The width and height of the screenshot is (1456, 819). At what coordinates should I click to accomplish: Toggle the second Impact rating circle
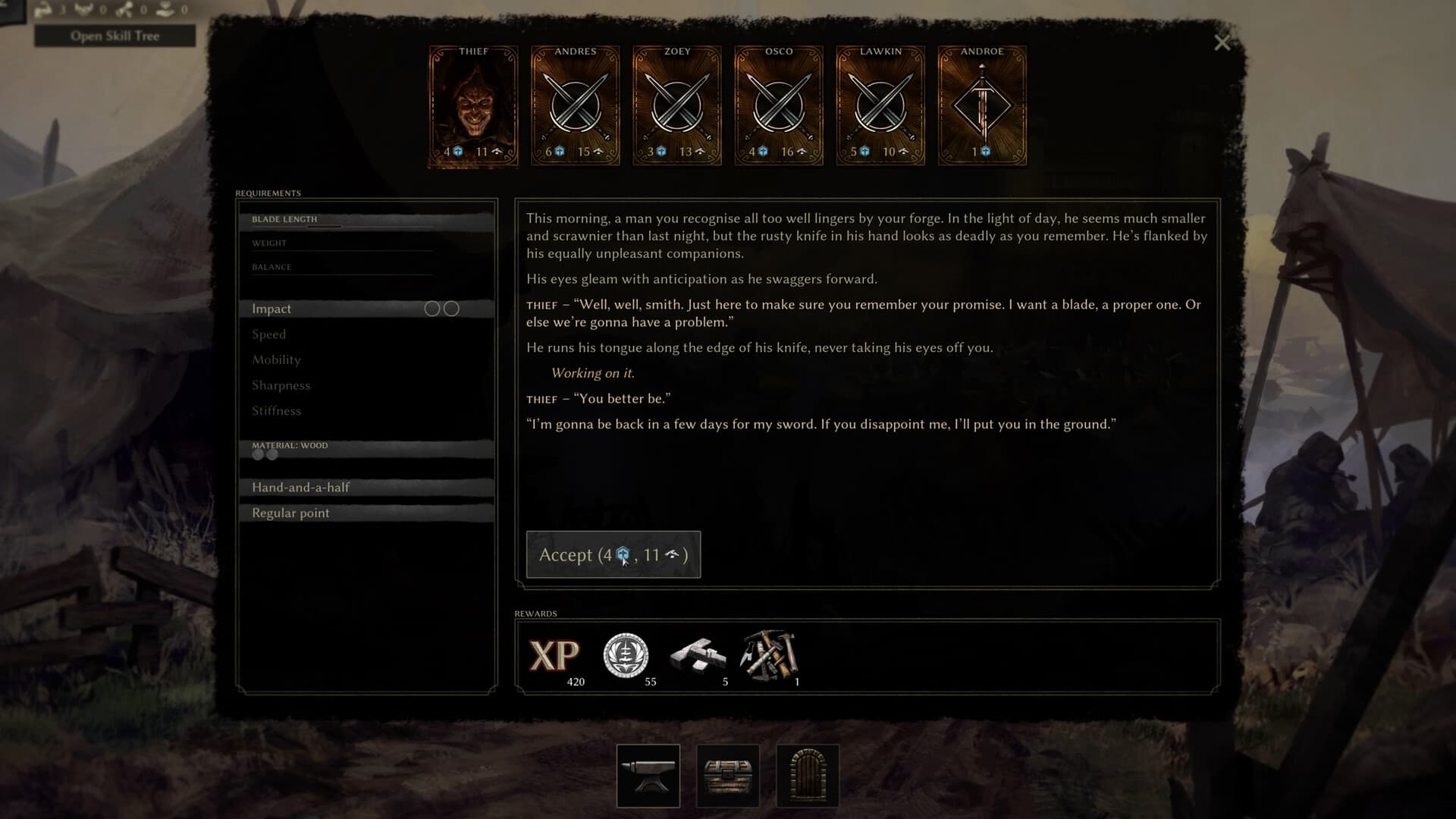pos(452,309)
